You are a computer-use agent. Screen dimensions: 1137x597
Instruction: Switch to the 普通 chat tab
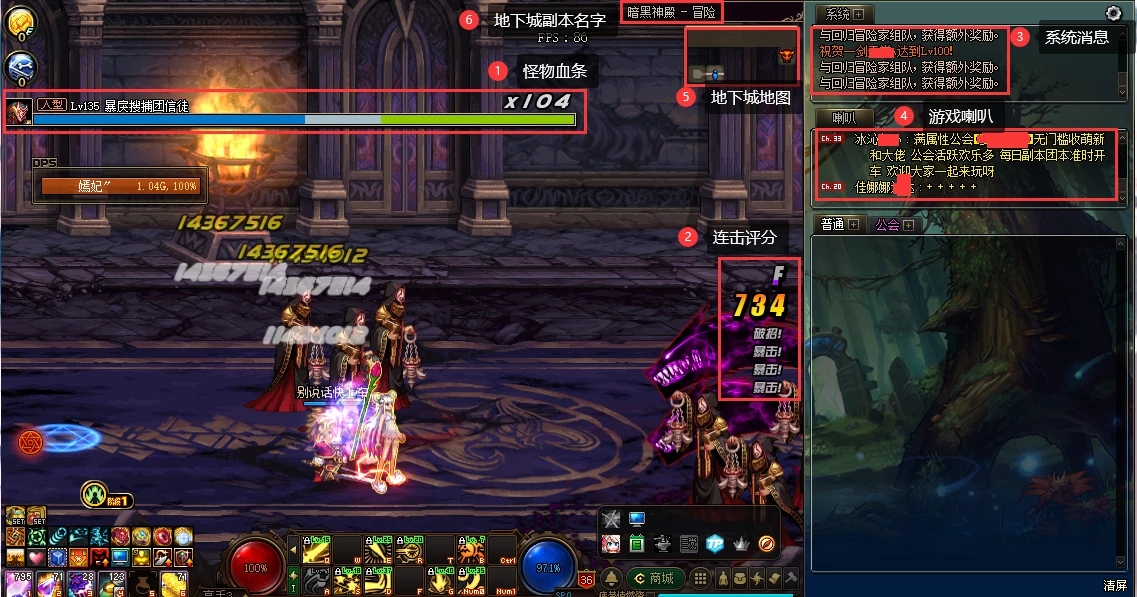(x=832, y=225)
